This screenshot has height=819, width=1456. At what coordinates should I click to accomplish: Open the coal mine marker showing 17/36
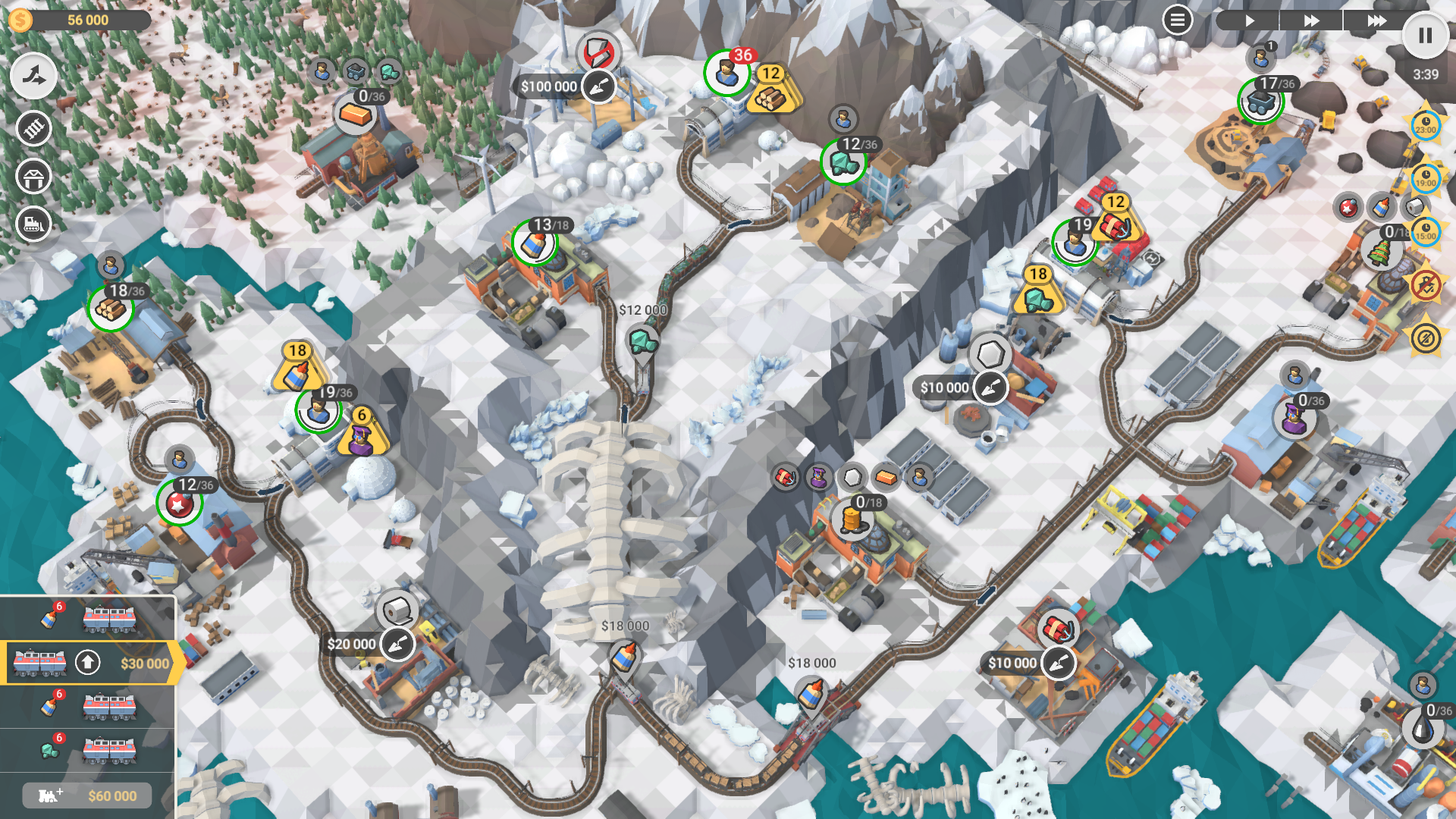[x=1260, y=102]
